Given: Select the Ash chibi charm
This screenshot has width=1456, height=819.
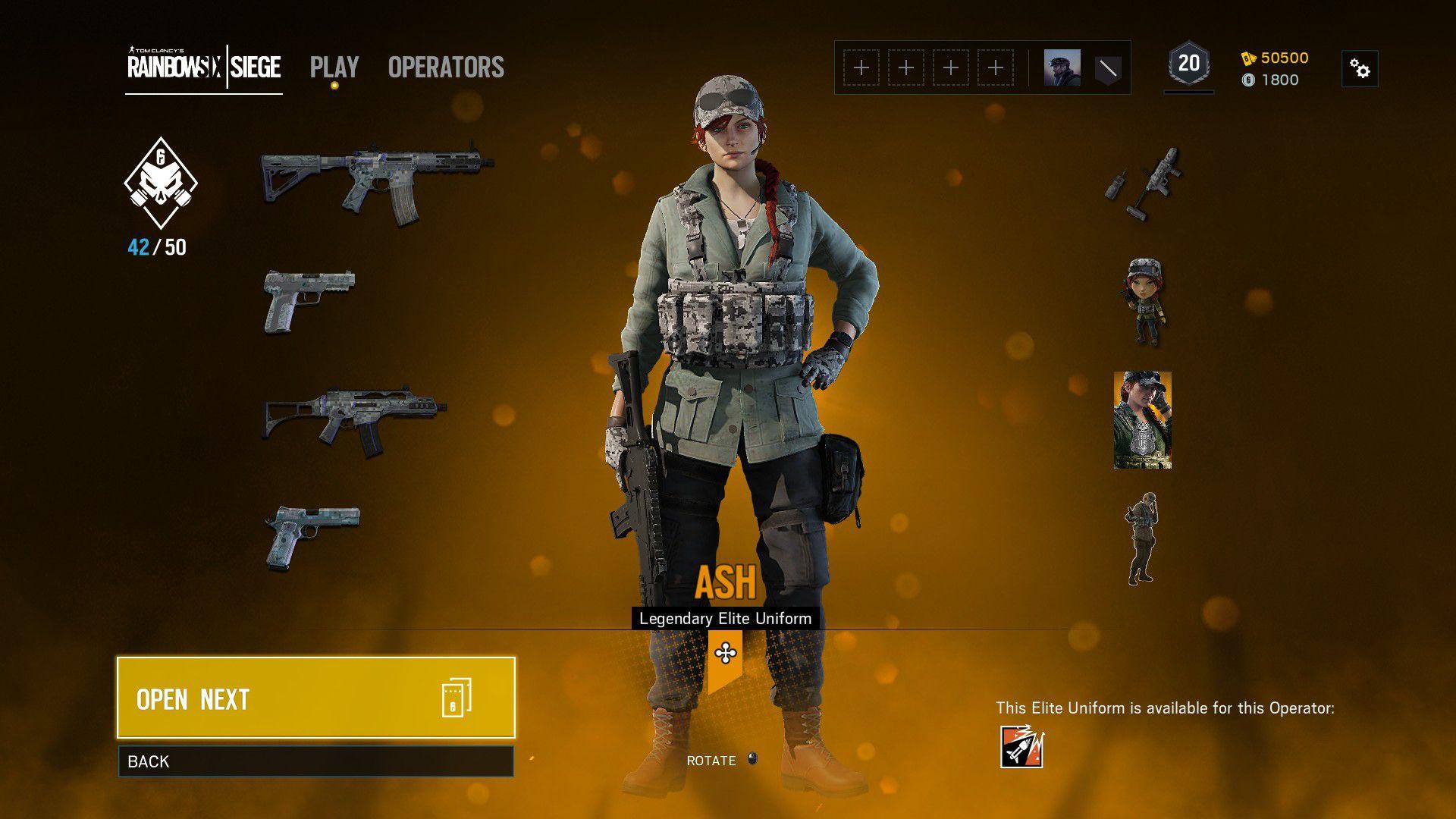Looking at the screenshot, I should 1143,301.
